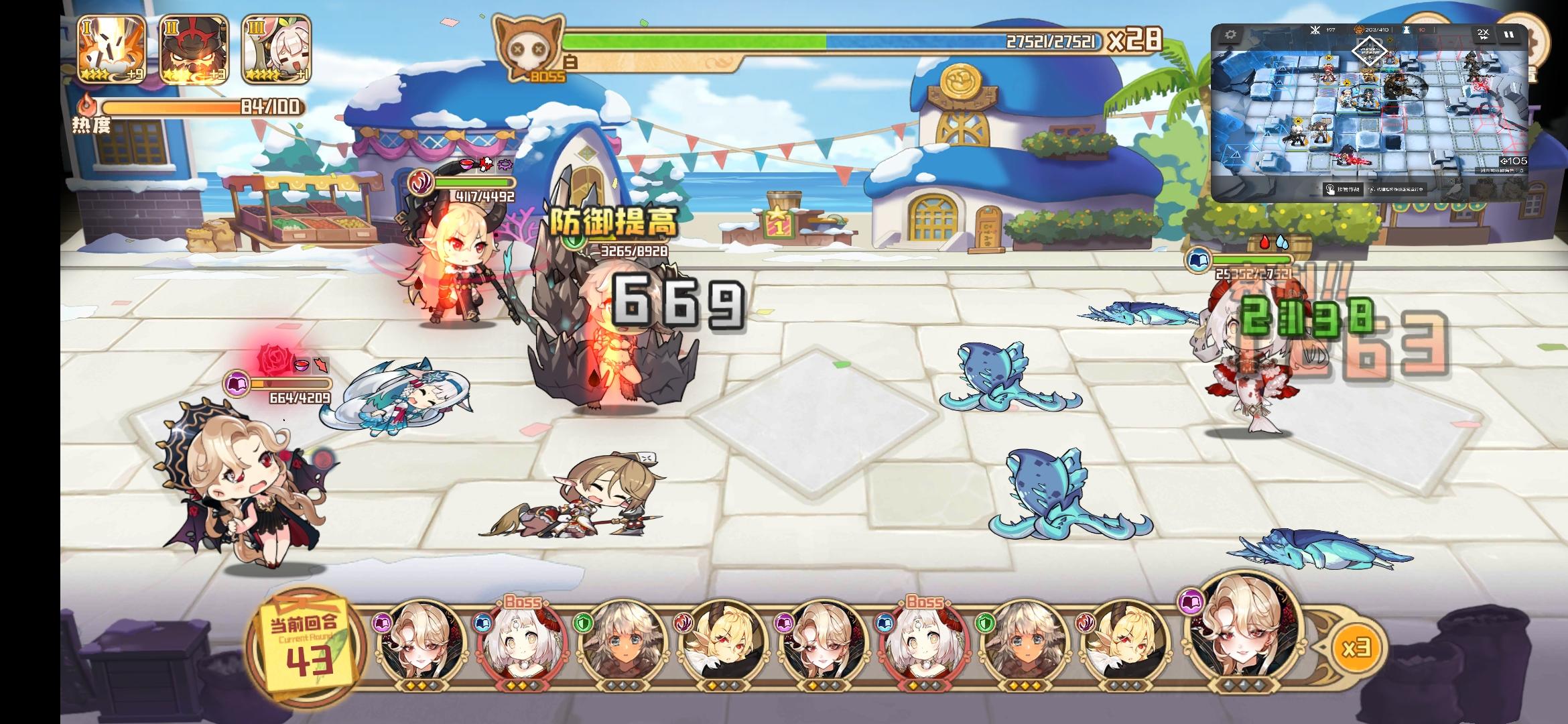Pause the mini window battle
Screen dimensions: 1568x724
click(1510, 34)
